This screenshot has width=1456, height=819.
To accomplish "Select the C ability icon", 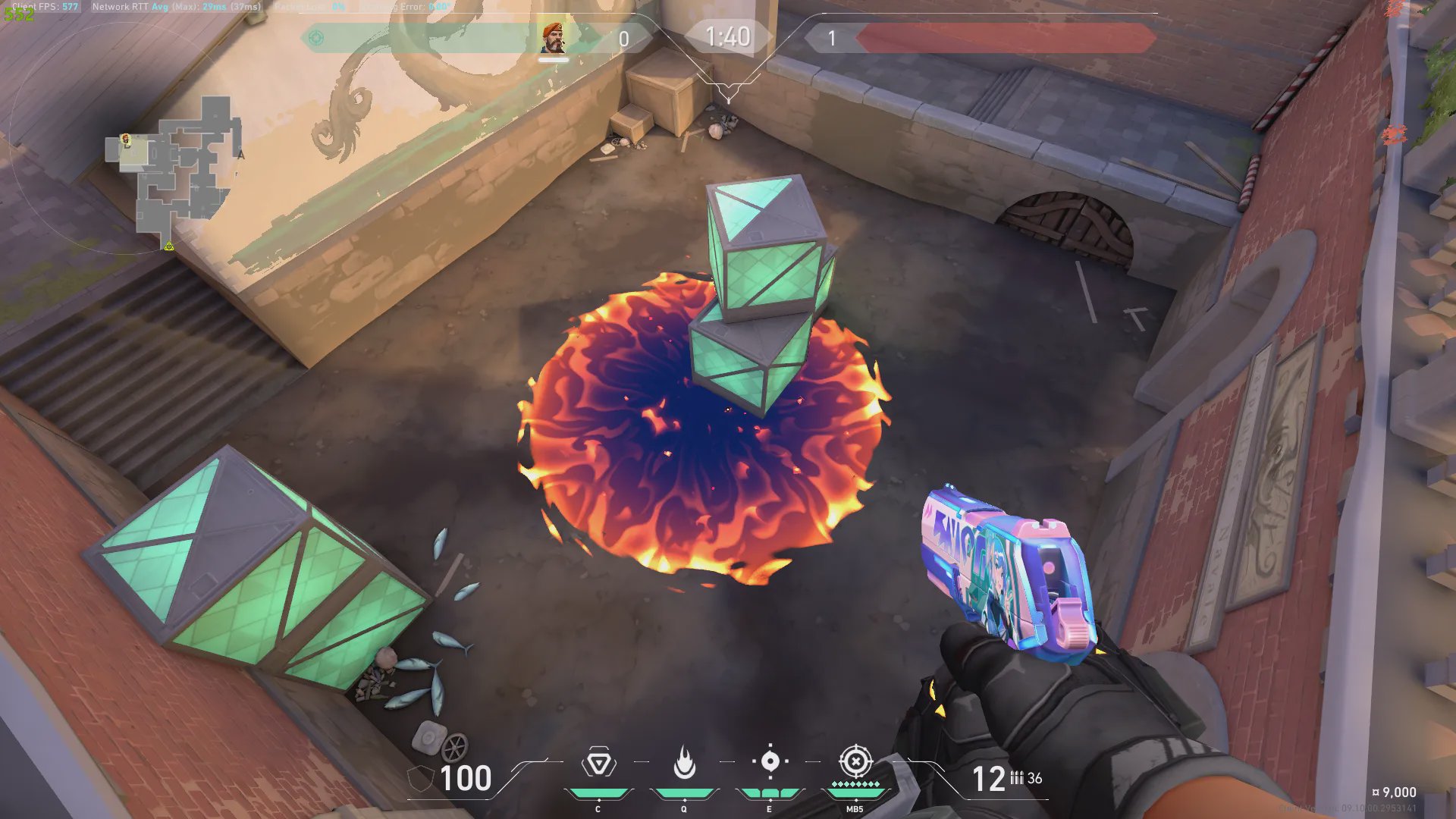I will pos(598,763).
